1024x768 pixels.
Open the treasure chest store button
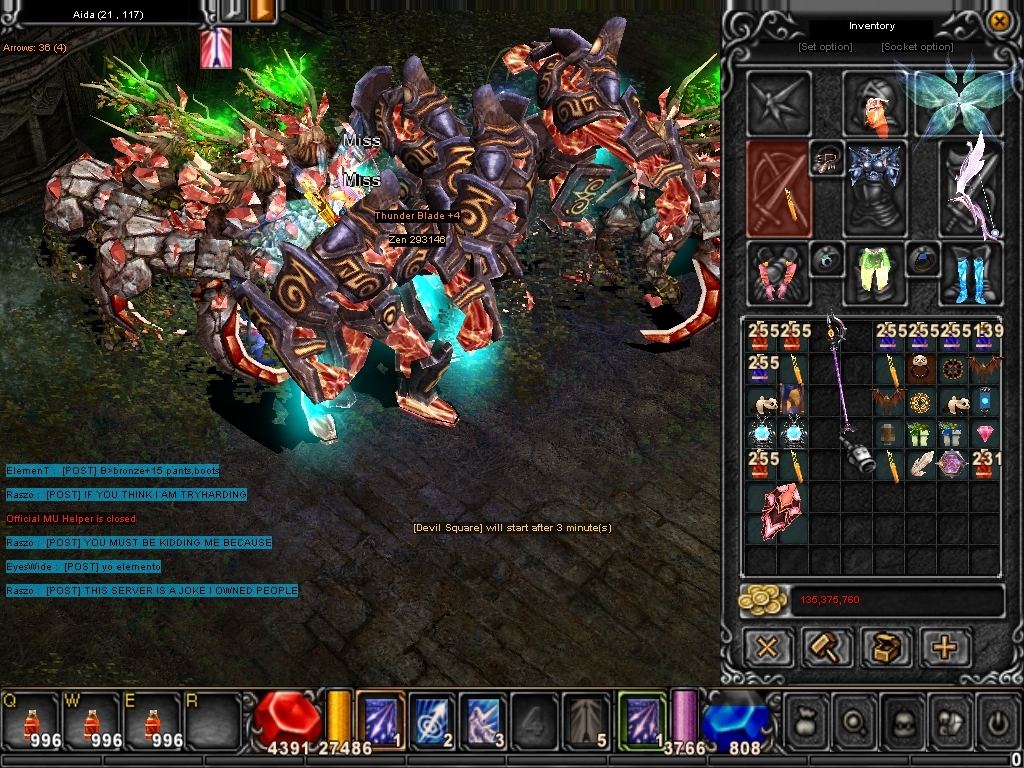click(886, 647)
